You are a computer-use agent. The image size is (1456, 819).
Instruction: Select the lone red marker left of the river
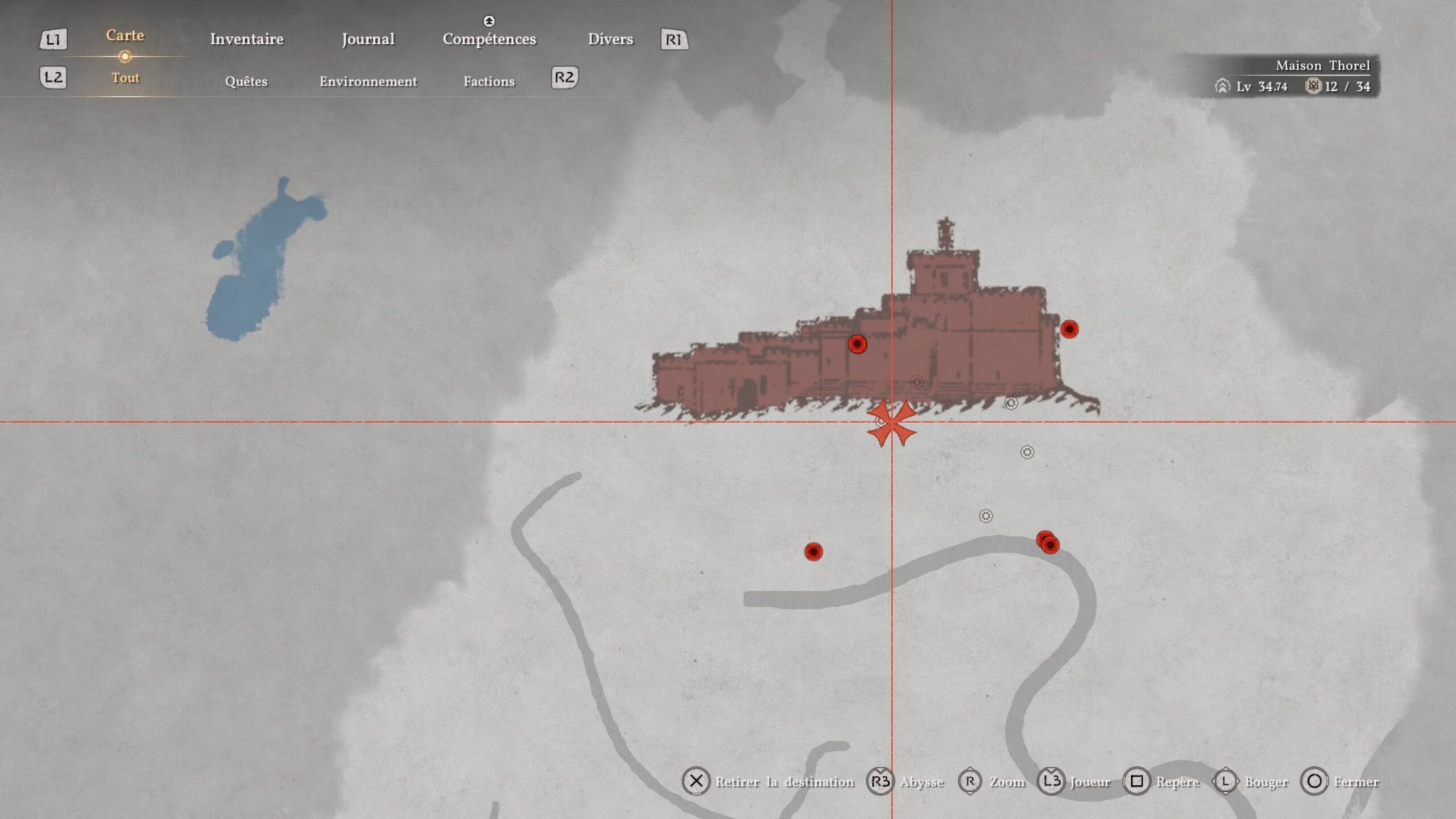tap(813, 551)
